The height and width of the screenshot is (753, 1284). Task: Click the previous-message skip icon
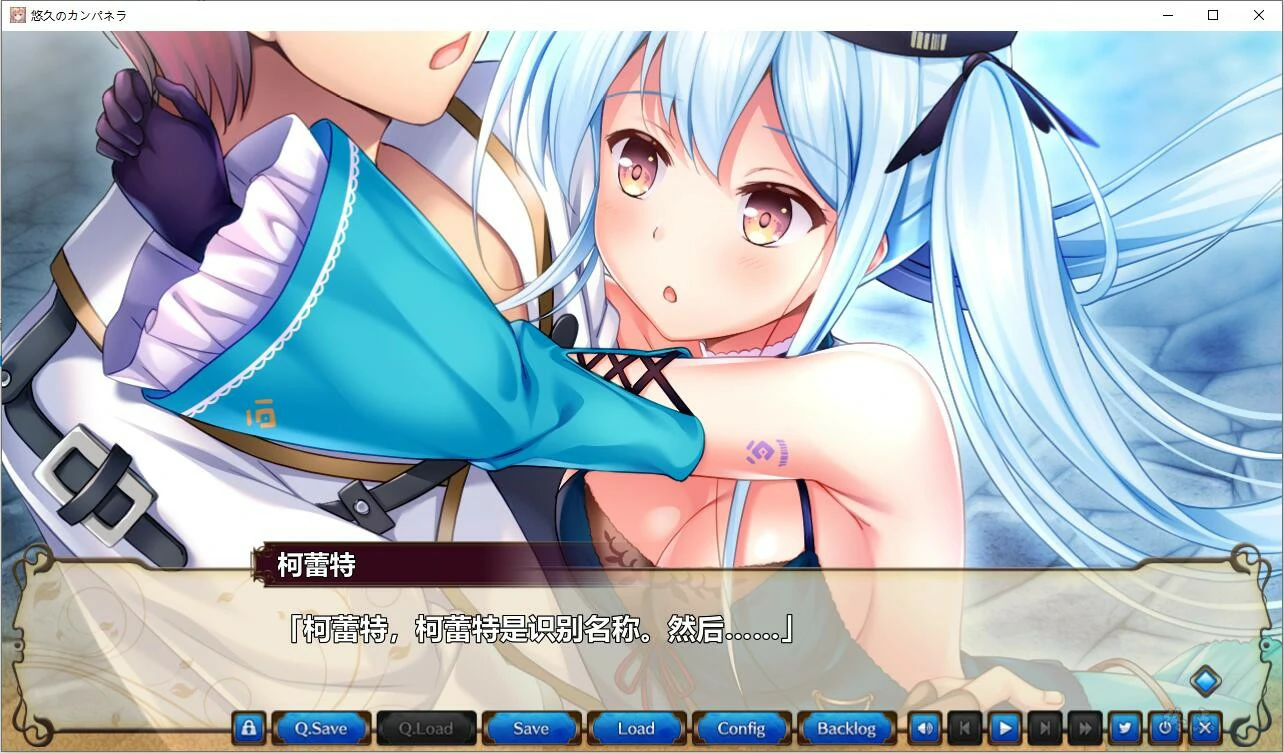pos(963,727)
